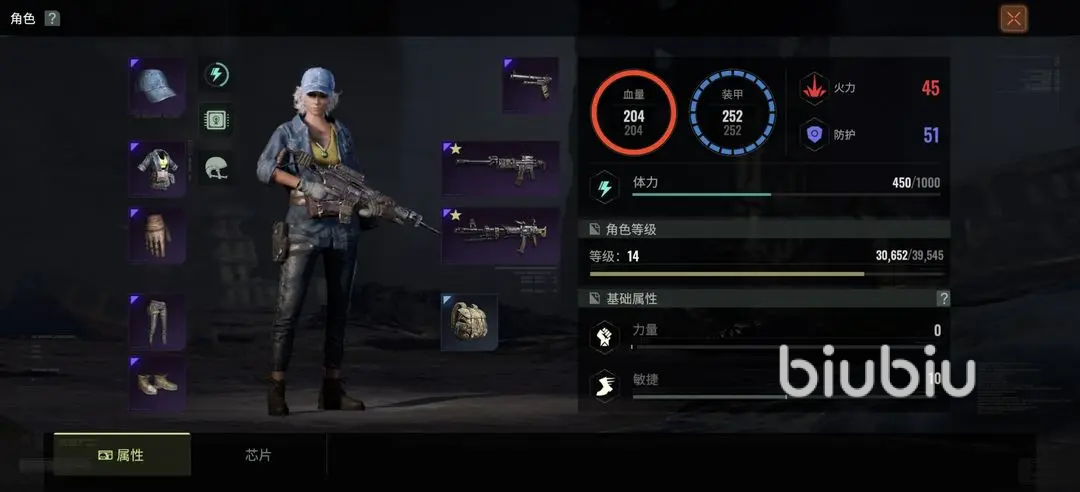Switch to the 属性 tab
This screenshot has height=492, width=1080.
[122, 455]
